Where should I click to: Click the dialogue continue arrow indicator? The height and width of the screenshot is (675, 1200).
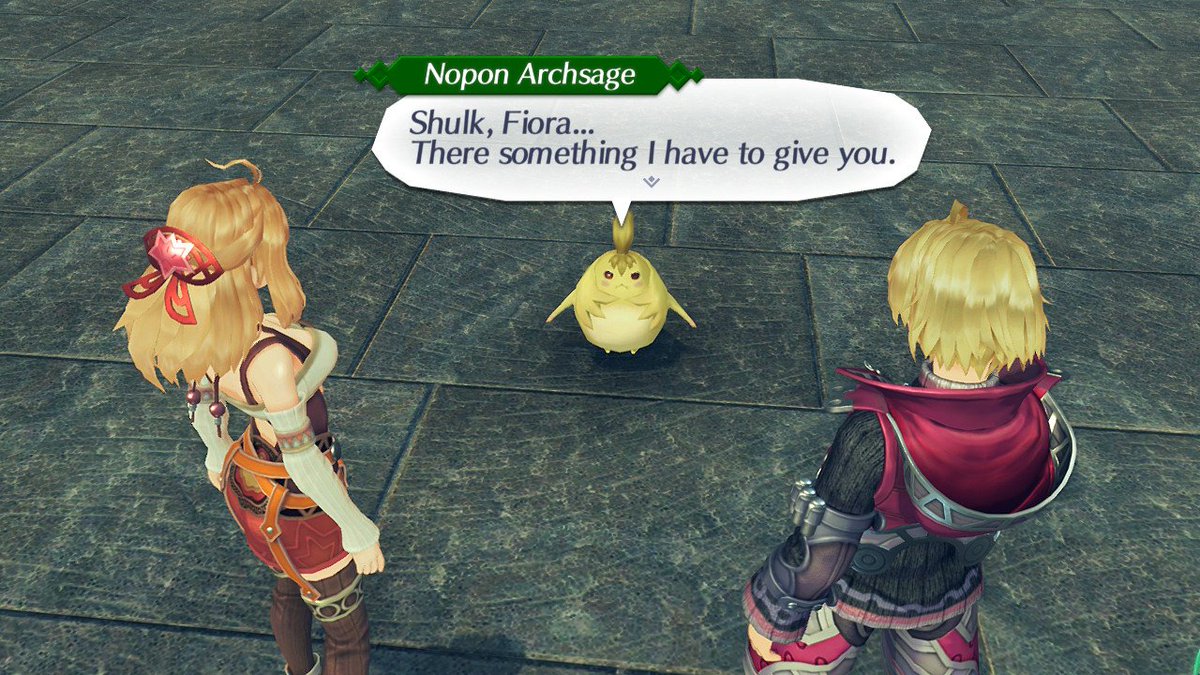(651, 181)
